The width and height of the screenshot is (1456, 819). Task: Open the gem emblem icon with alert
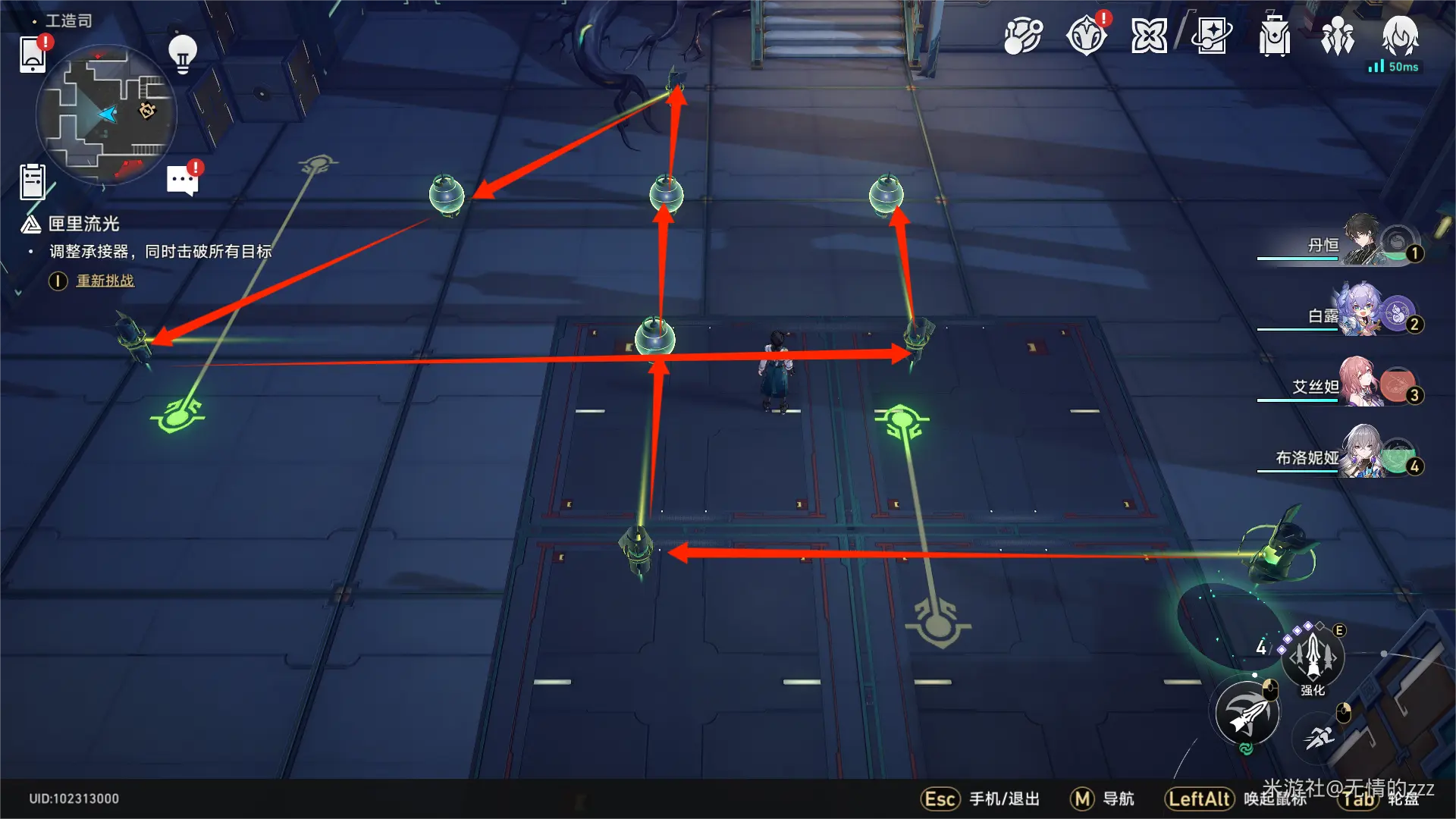click(1087, 36)
